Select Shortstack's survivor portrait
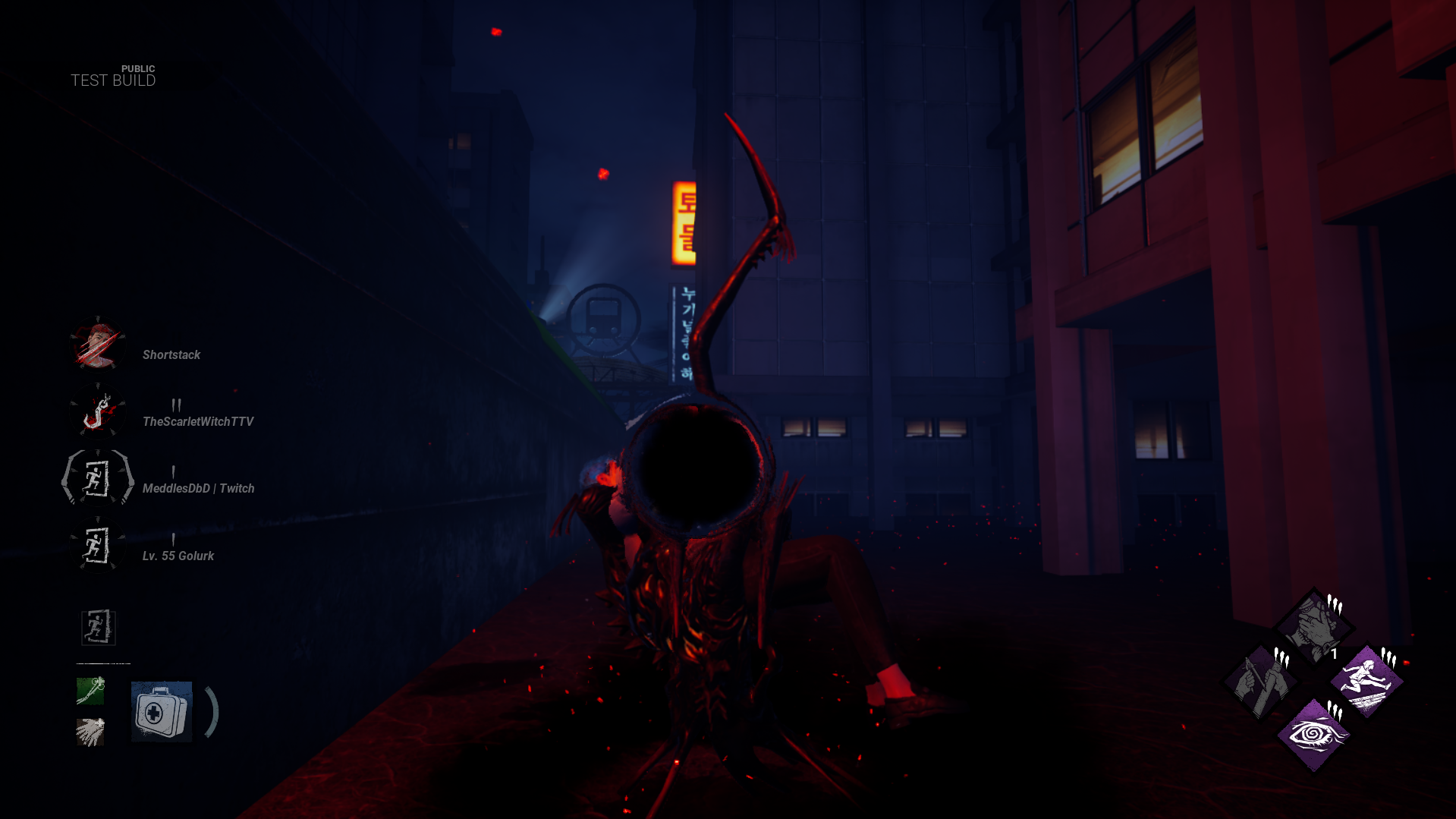 pos(97,346)
